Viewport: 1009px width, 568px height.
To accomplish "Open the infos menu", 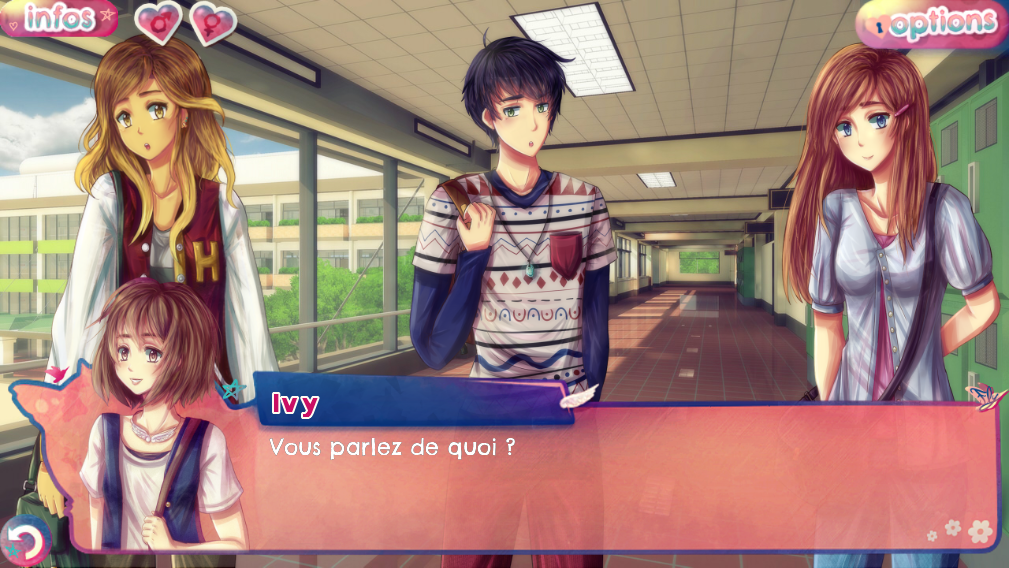I will click(x=58, y=18).
